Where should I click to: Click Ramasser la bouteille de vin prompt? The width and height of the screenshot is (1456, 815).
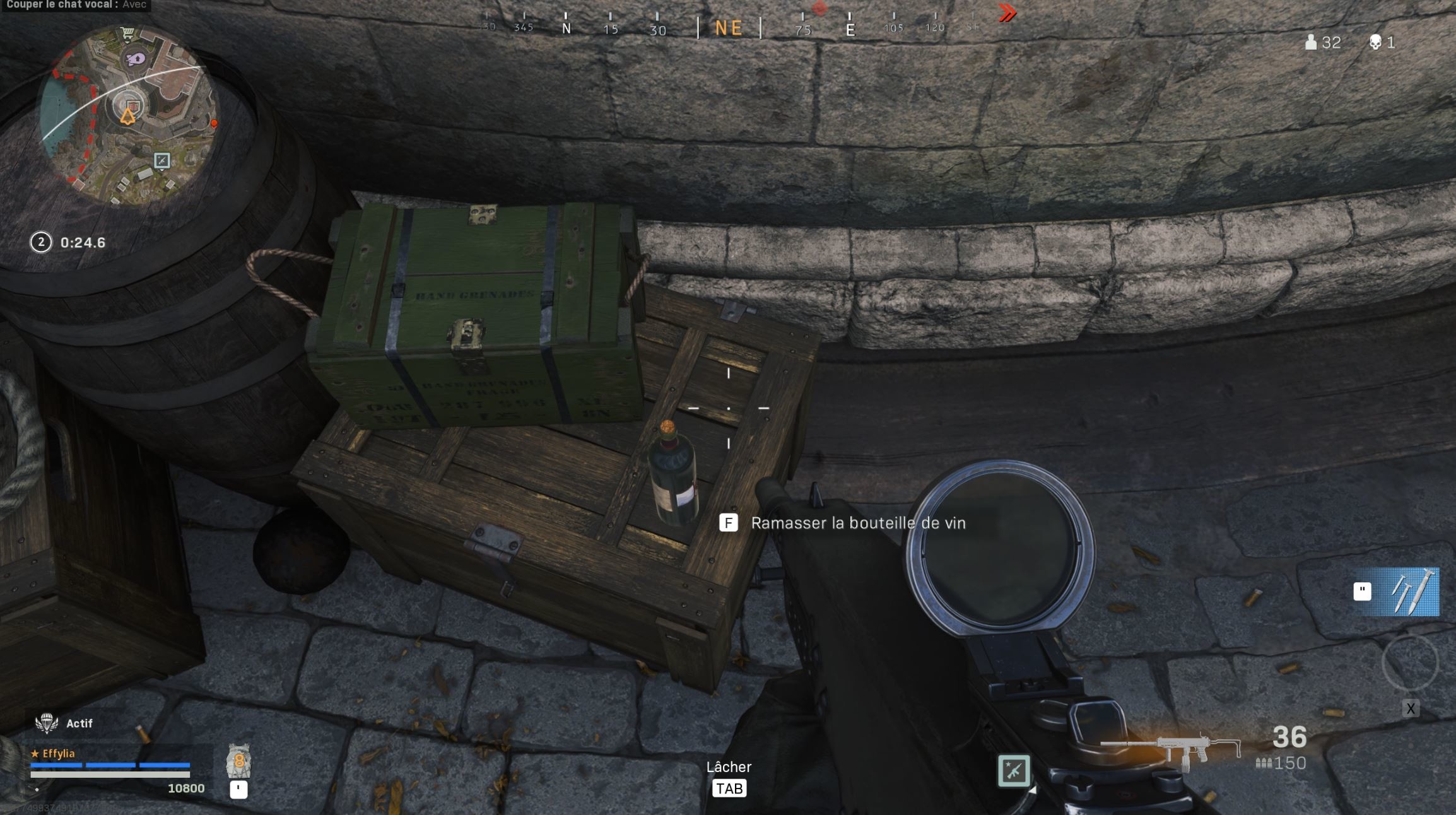(x=858, y=523)
